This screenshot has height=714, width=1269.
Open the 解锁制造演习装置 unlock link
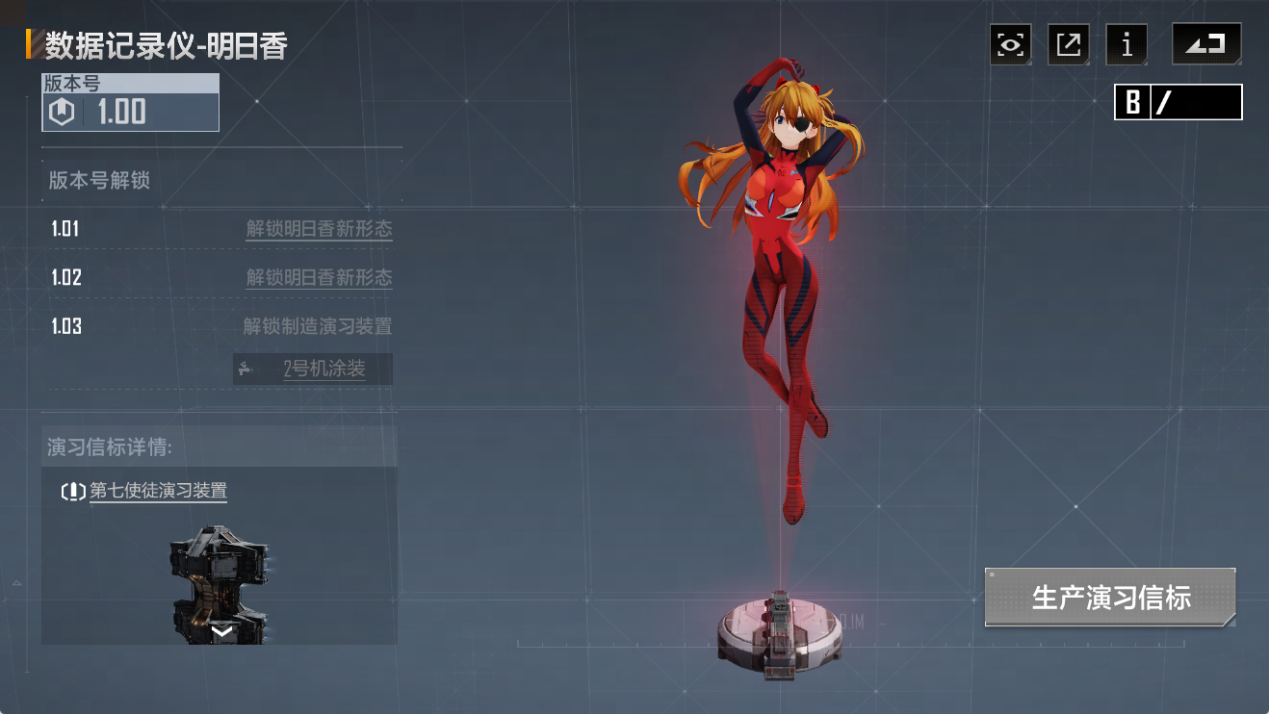click(317, 327)
